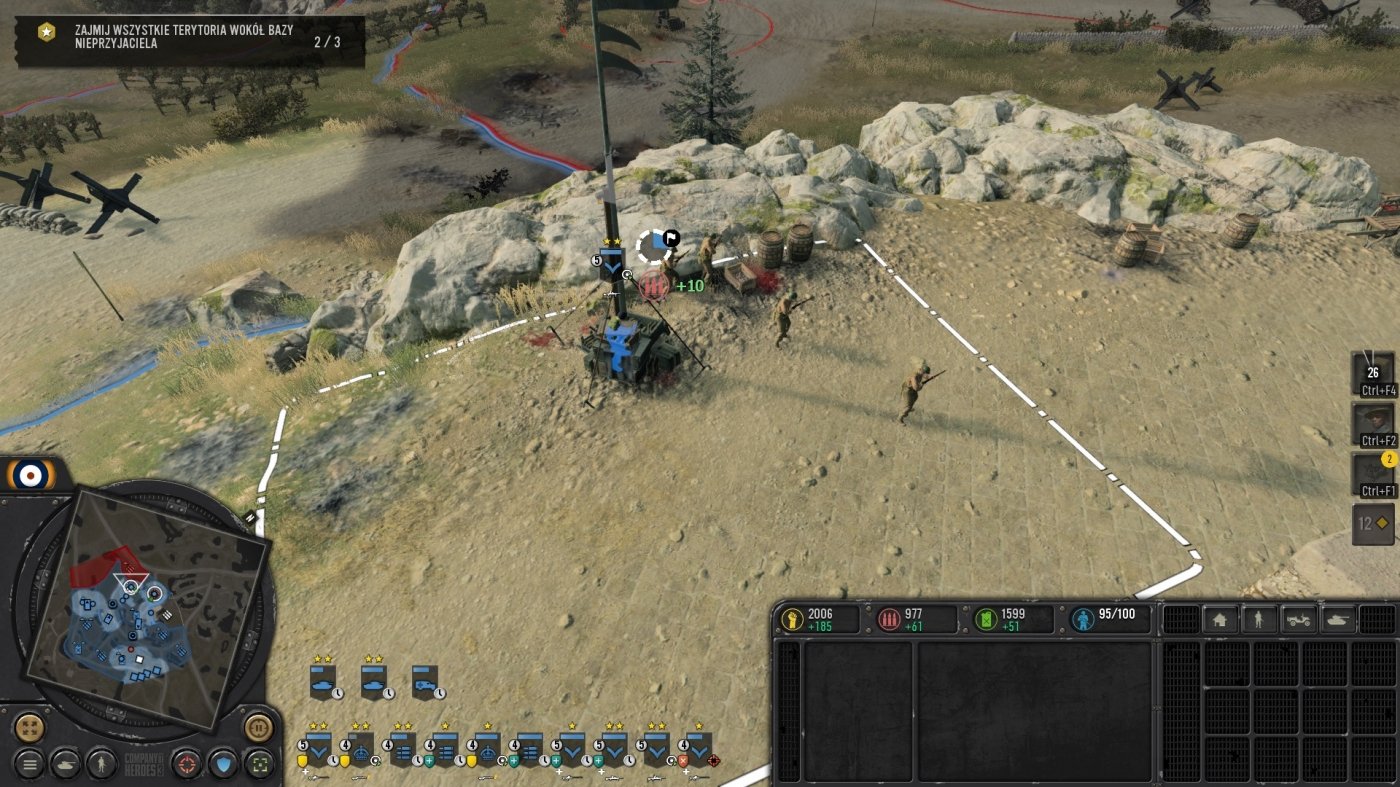
Task: Open the hamburger game menu button
Action: click(29, 765)
